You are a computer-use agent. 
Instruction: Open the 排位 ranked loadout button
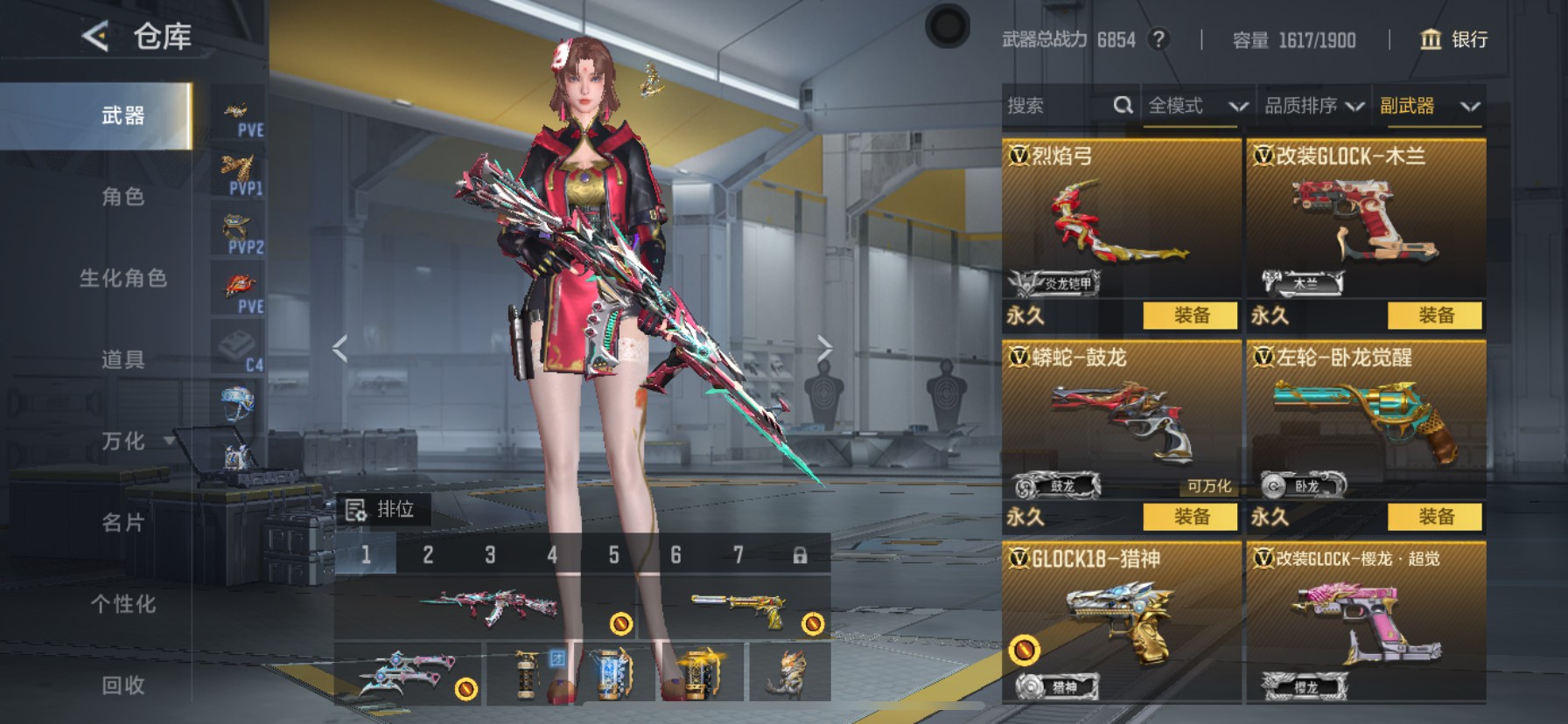pos(382,510)
